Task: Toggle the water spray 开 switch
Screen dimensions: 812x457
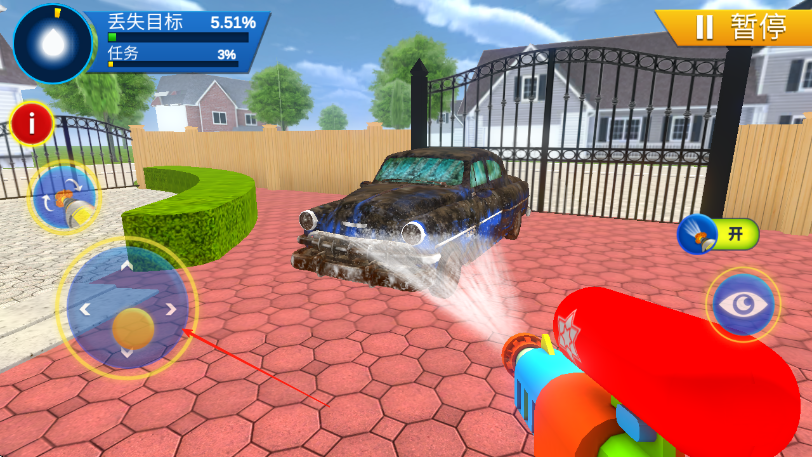Action: click(718, 235)
